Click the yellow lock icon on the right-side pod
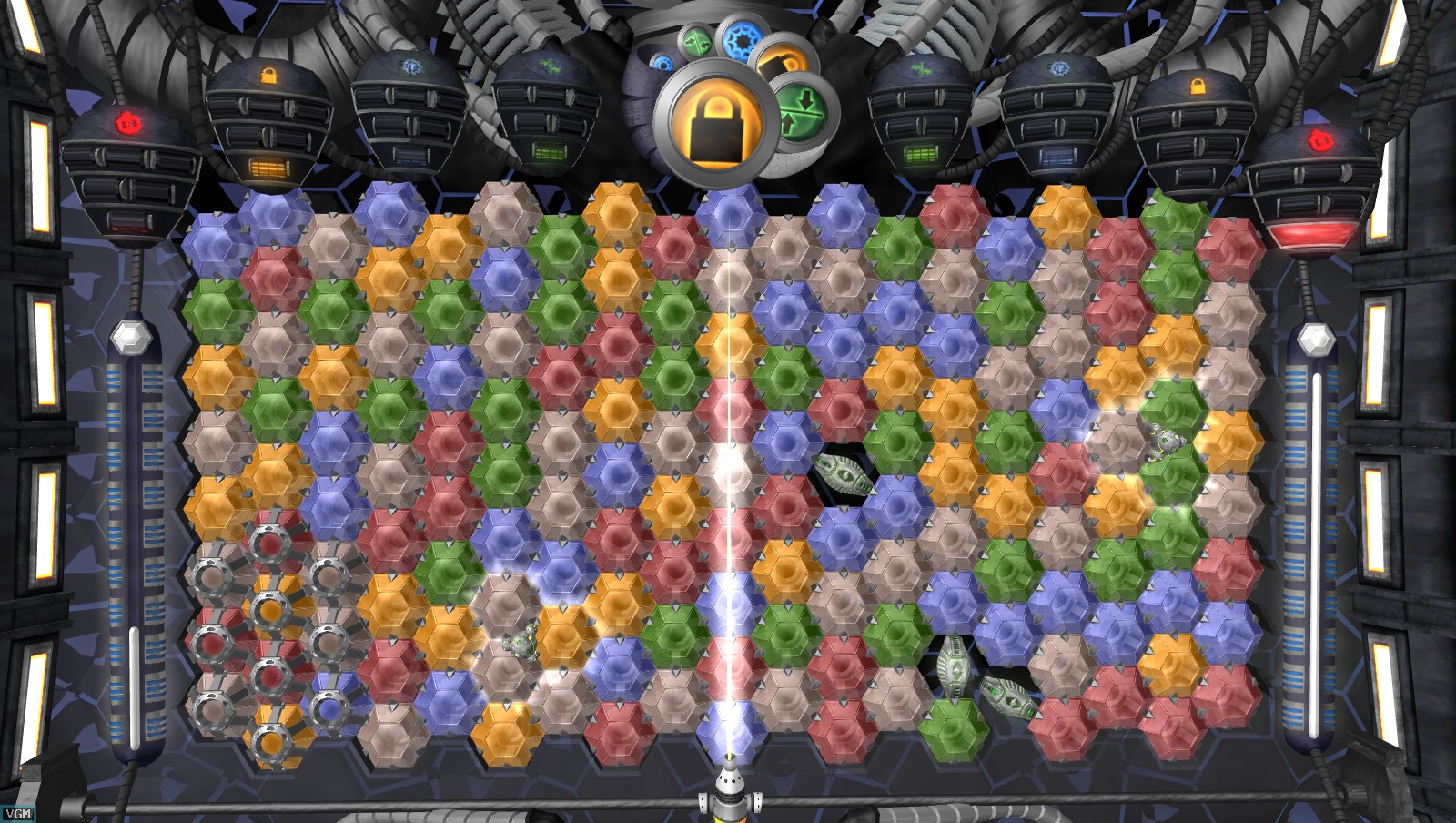The width and height of the screenshot is (1456, 823). [x=1197, y=85]
